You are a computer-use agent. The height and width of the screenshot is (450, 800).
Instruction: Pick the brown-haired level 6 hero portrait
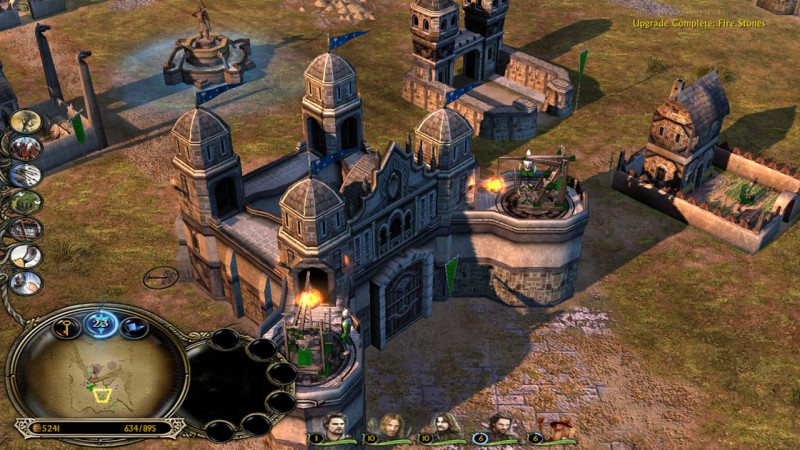(x=500, y=427)
